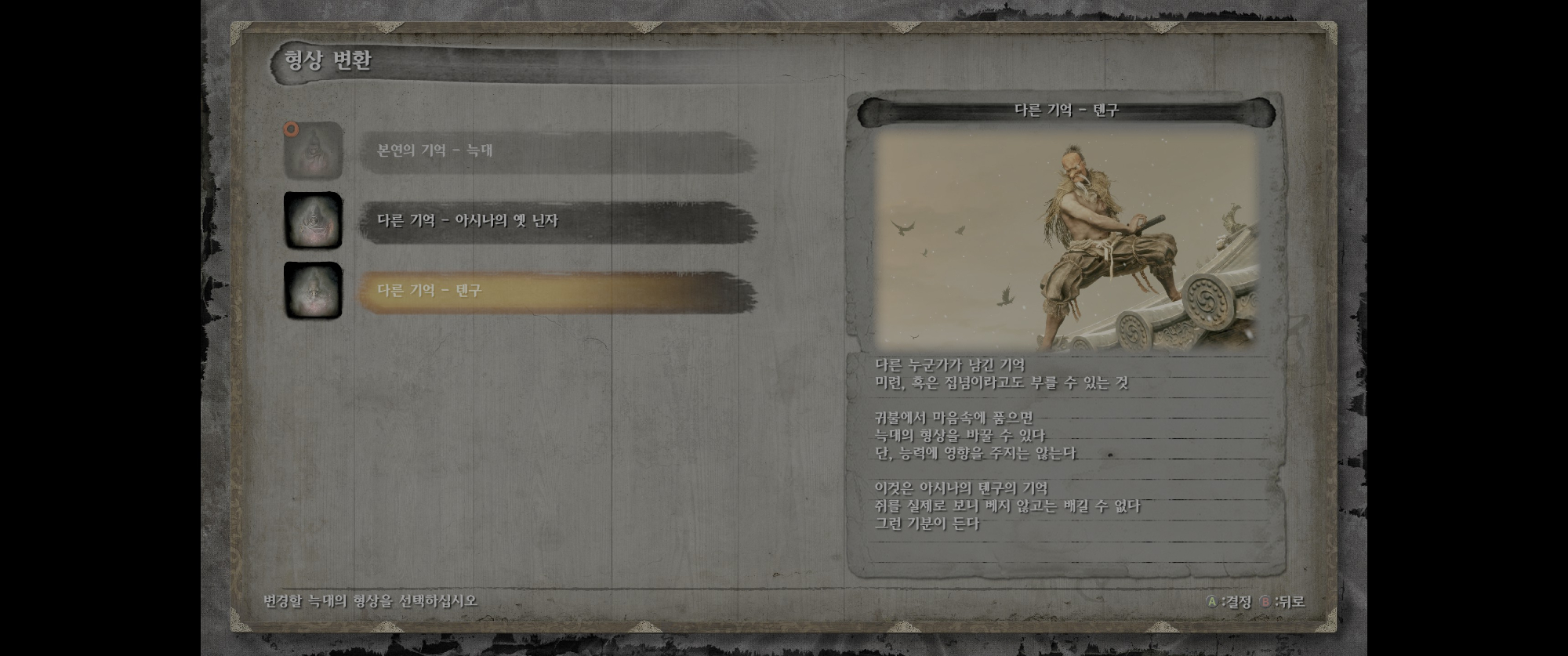This screenshot has width=1568, height=656.
Task: Click the 아시나의 옛 닌자 memory icon
Action: click(313, 221)
